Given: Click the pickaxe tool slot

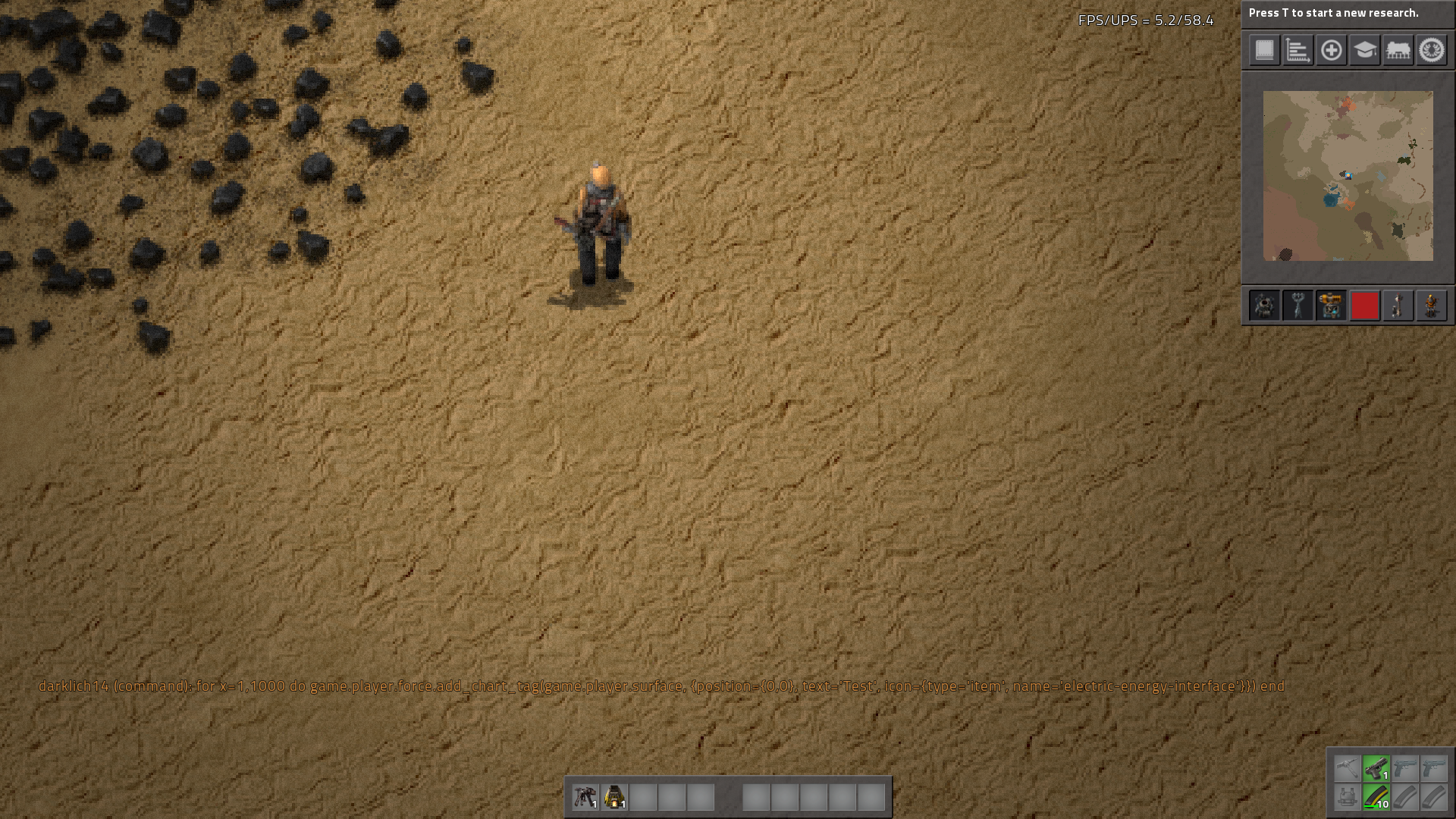Looking at the screenshot, I should pyautogui.click(x=1347, y=769).
